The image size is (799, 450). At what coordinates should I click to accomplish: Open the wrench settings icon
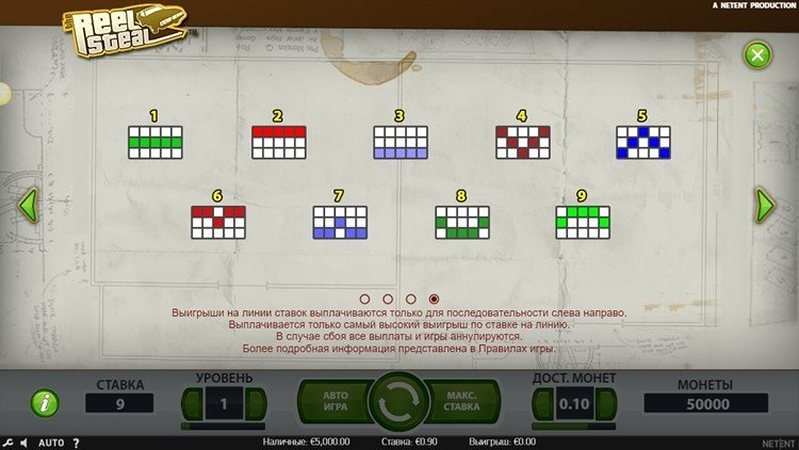pyautogui.click(x=8, y=442)
